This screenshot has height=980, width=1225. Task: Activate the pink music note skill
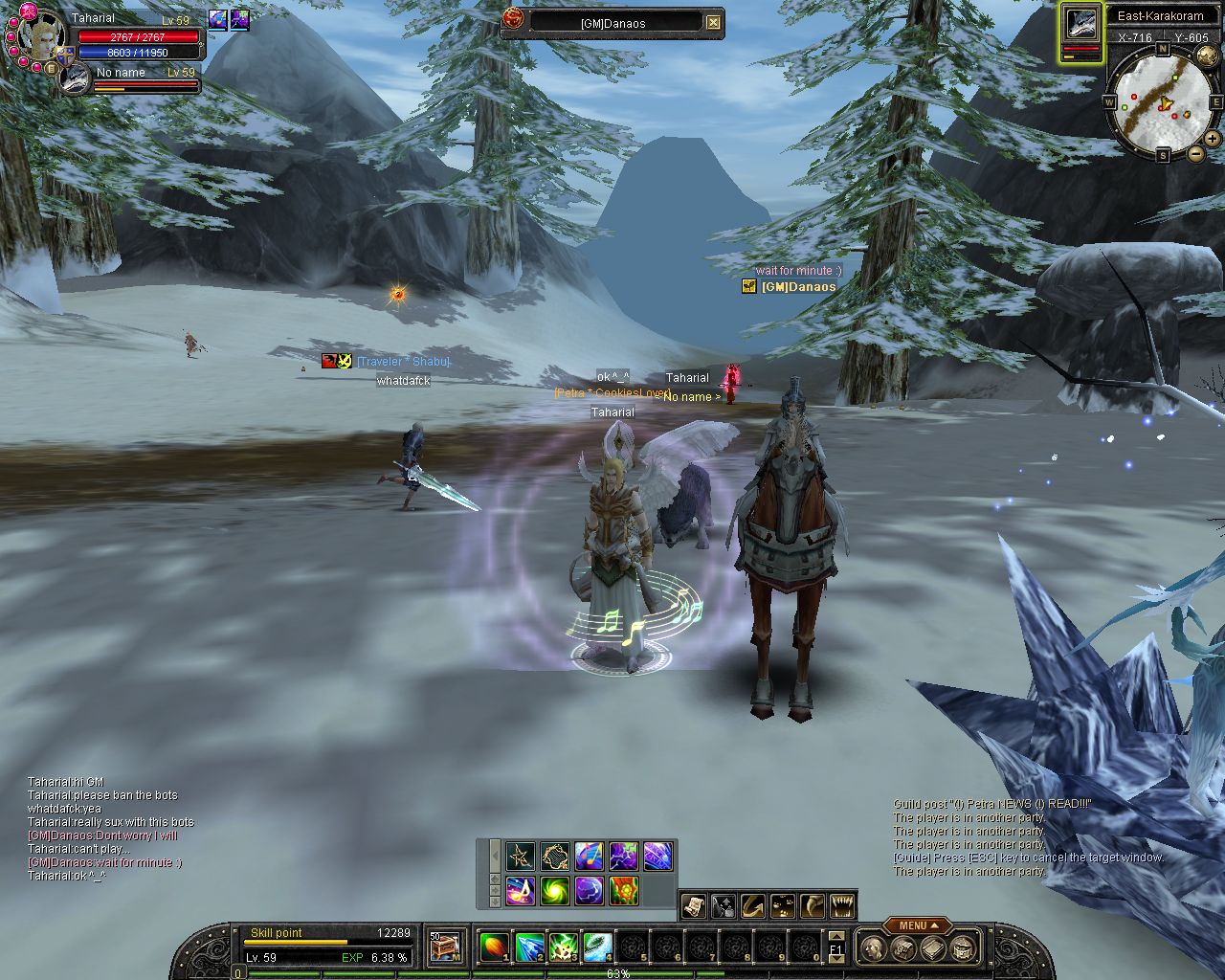[520, 891]
